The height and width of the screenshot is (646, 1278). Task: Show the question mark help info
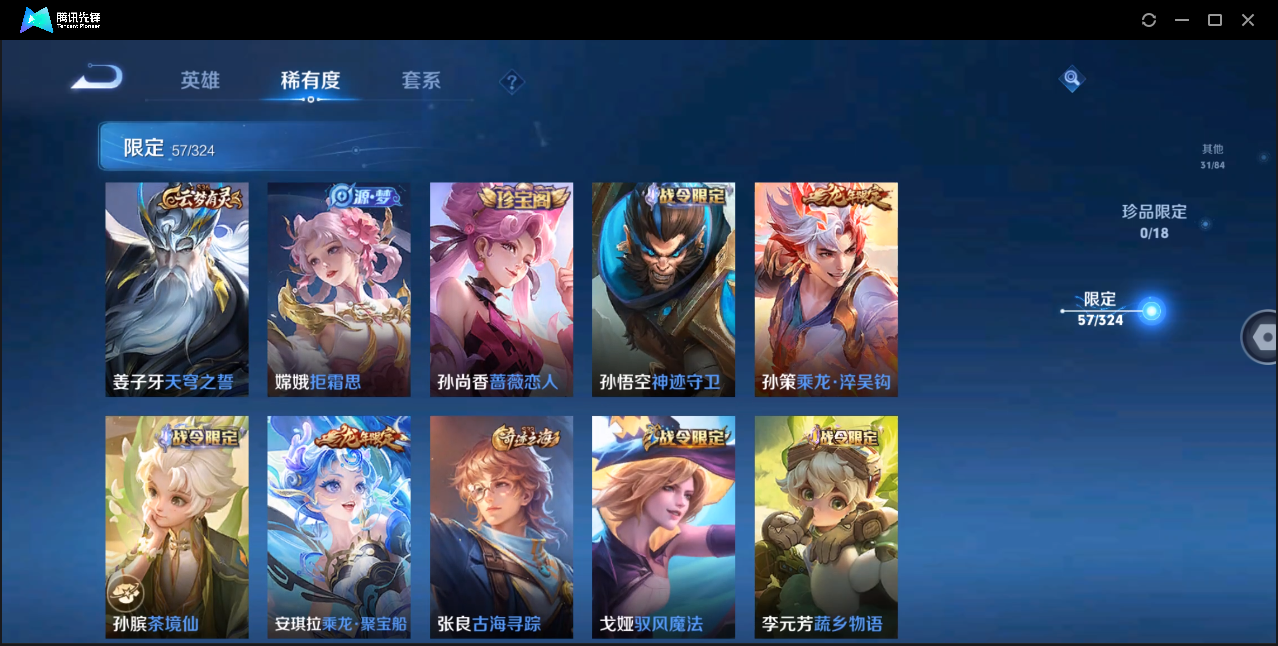tap(512, 82)
